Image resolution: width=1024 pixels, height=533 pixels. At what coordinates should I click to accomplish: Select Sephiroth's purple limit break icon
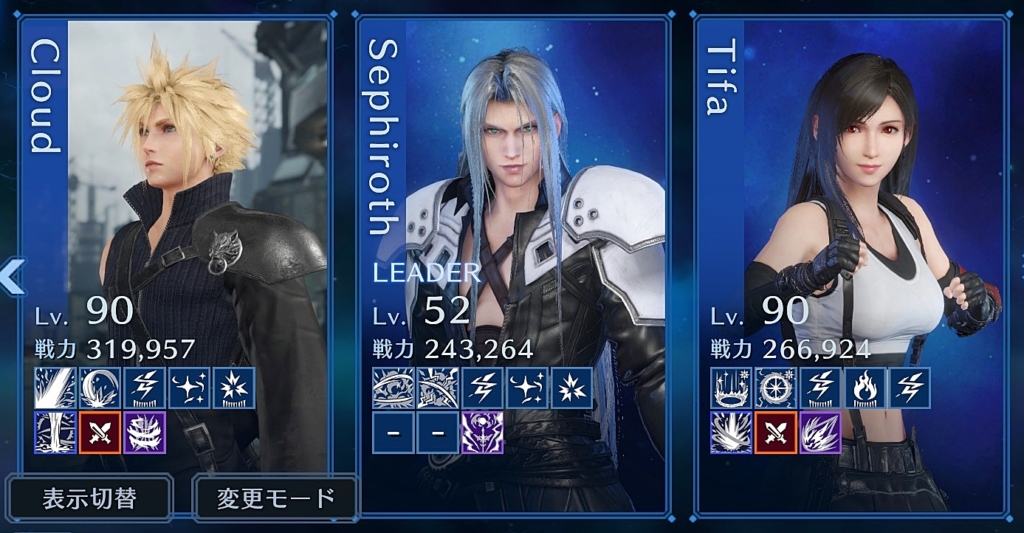[482, 432]
